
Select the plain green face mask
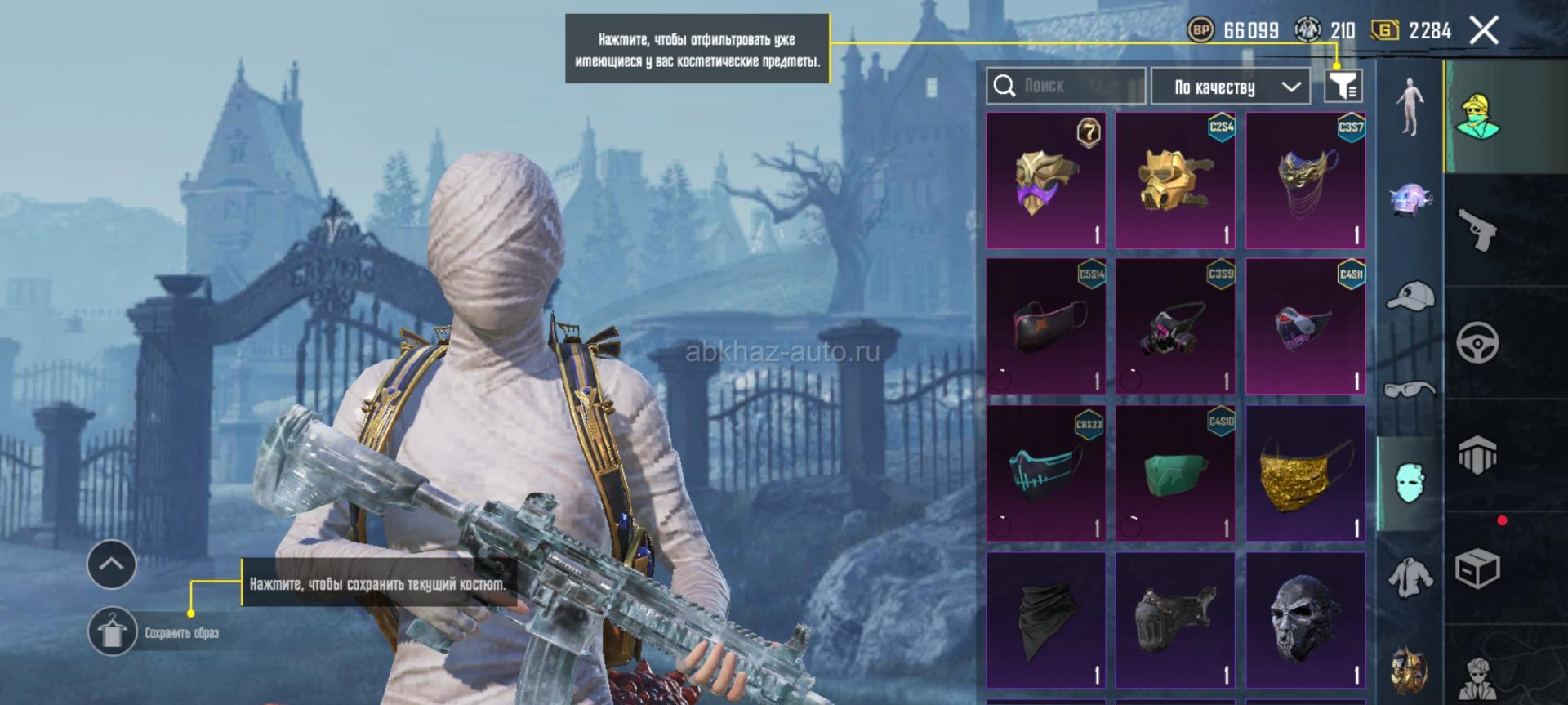coord(1175,474)
